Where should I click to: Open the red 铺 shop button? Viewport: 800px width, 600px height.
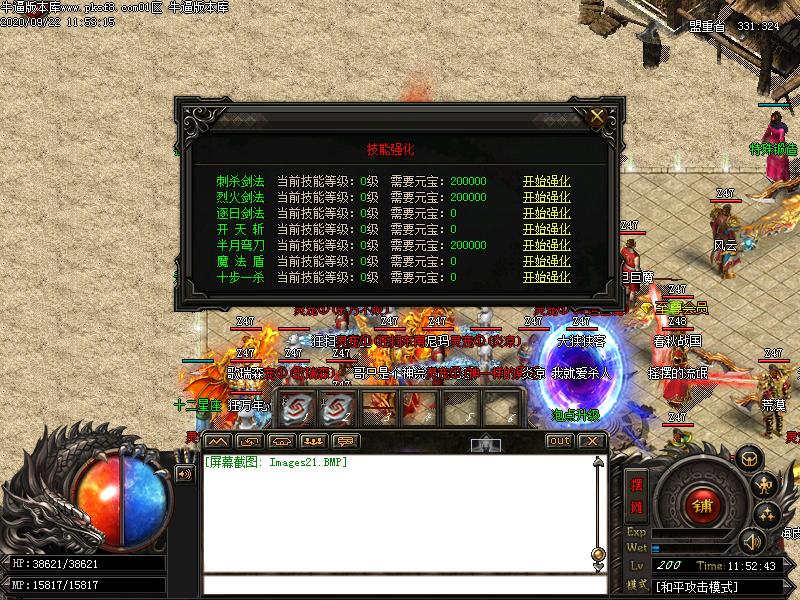coord(701,505)
